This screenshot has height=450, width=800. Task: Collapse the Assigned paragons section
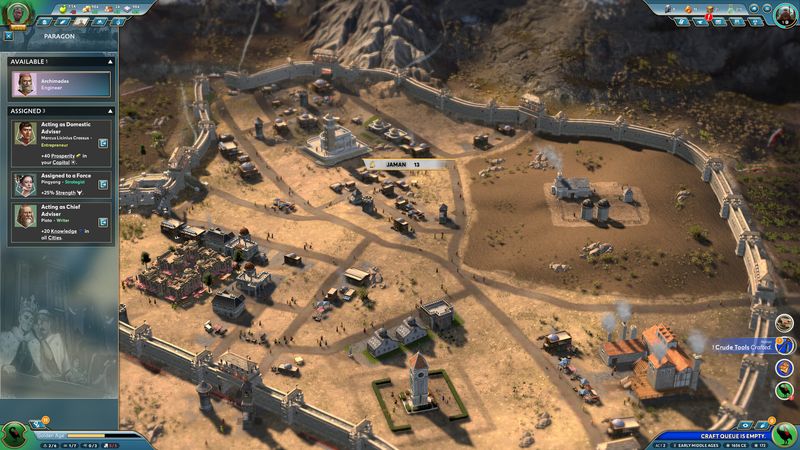[x=111, y=110]
